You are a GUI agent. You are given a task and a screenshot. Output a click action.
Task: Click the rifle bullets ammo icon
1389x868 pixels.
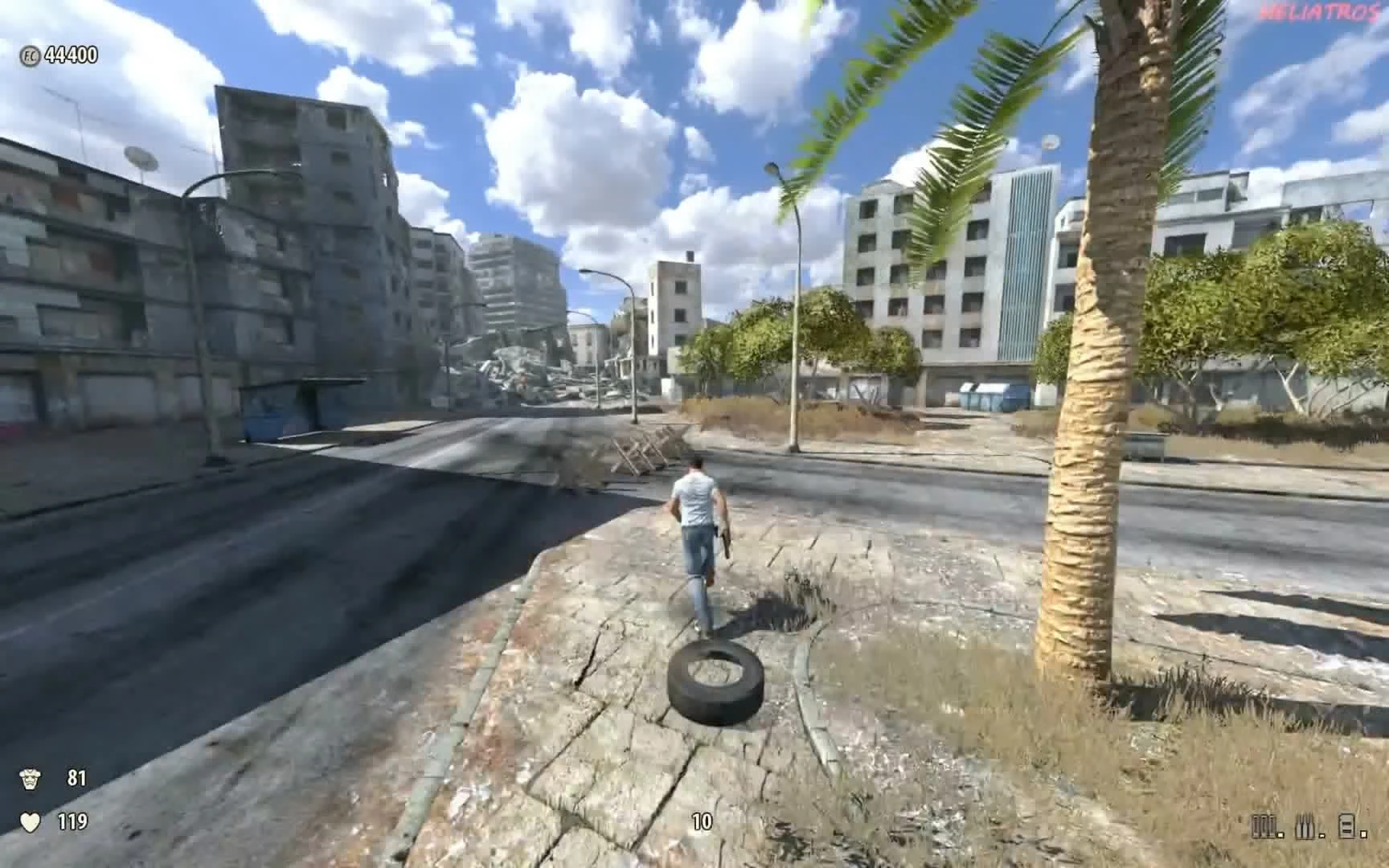1305,825
